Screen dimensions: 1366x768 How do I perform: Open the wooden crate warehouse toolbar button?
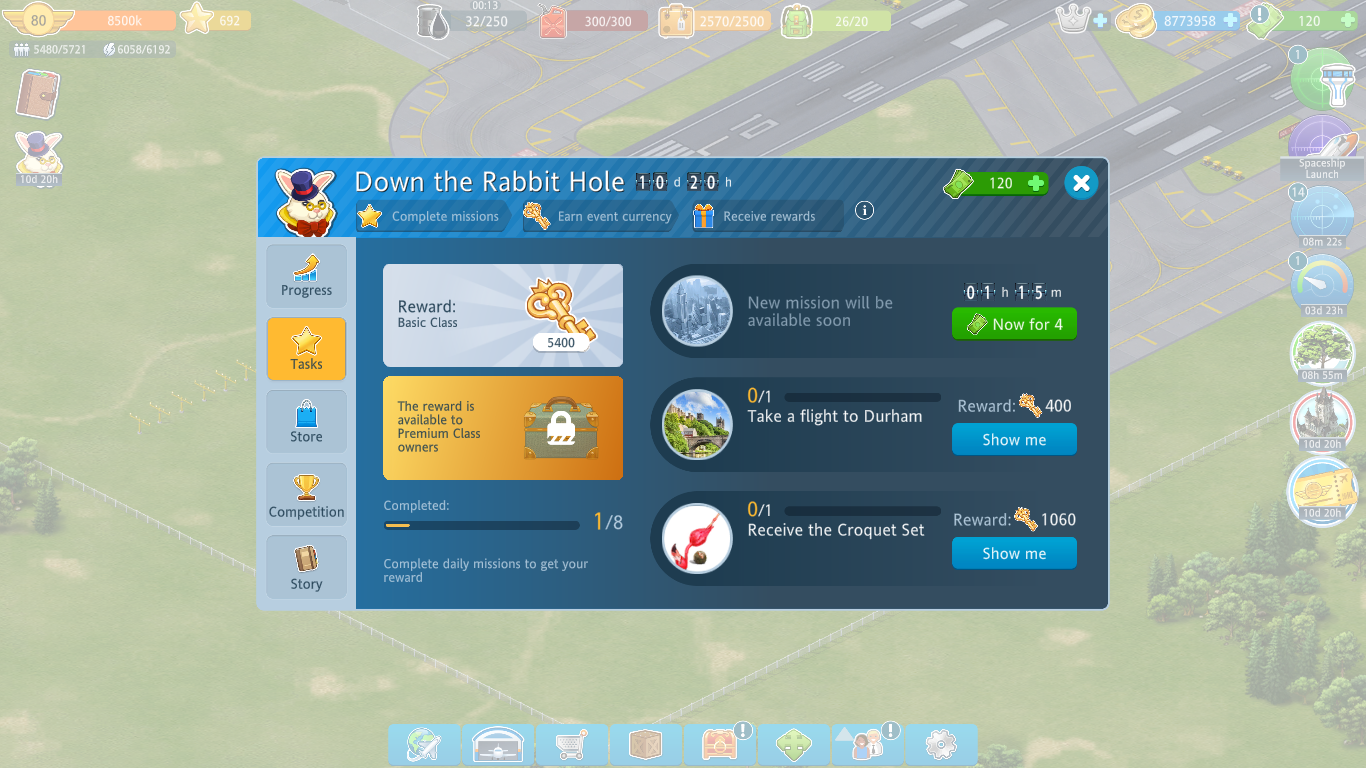click(x=645, y=745)
